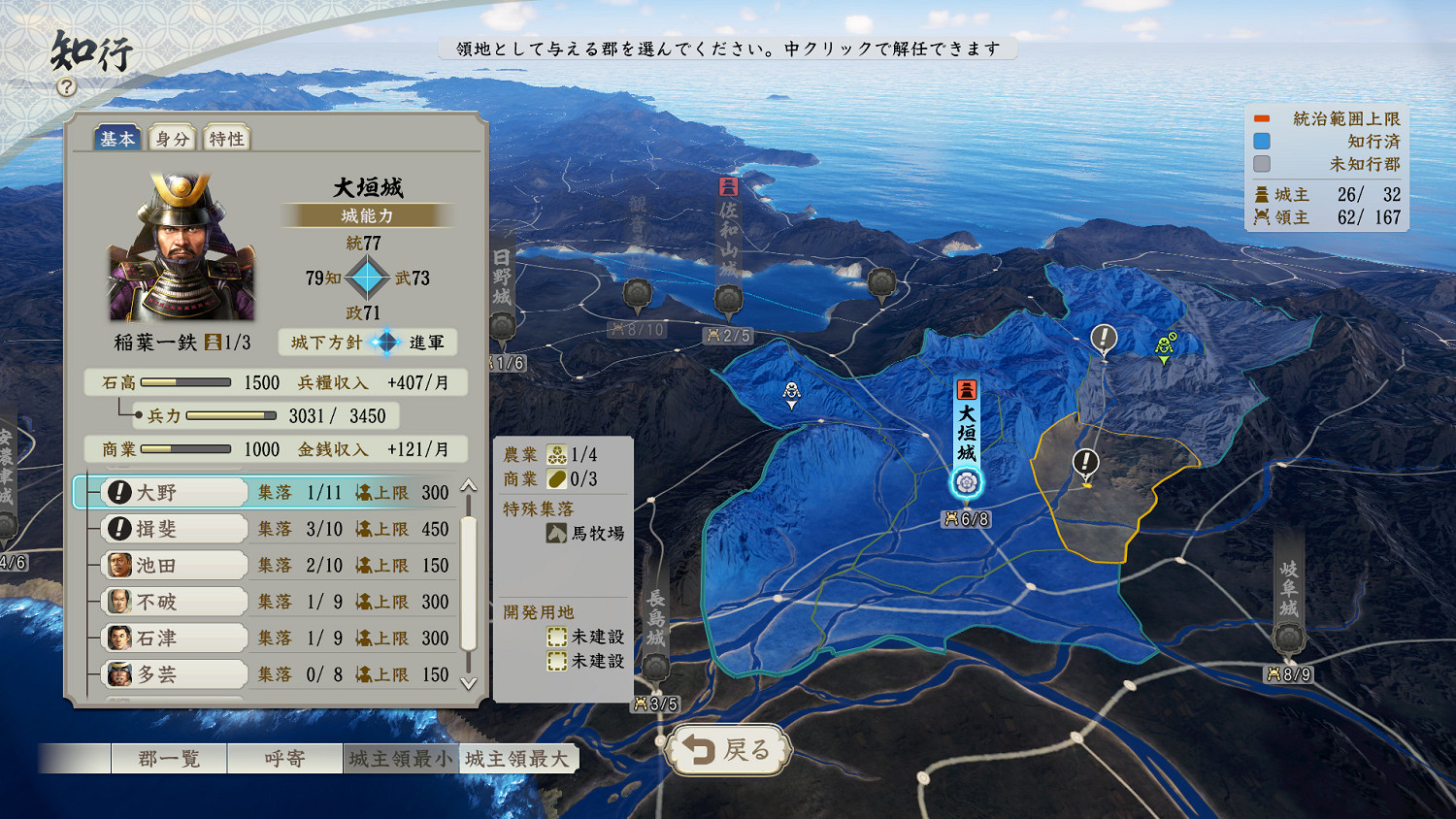Screen dimensions: 1456x819
Task: Click the 呼寄 button
Action: [283, 758]
